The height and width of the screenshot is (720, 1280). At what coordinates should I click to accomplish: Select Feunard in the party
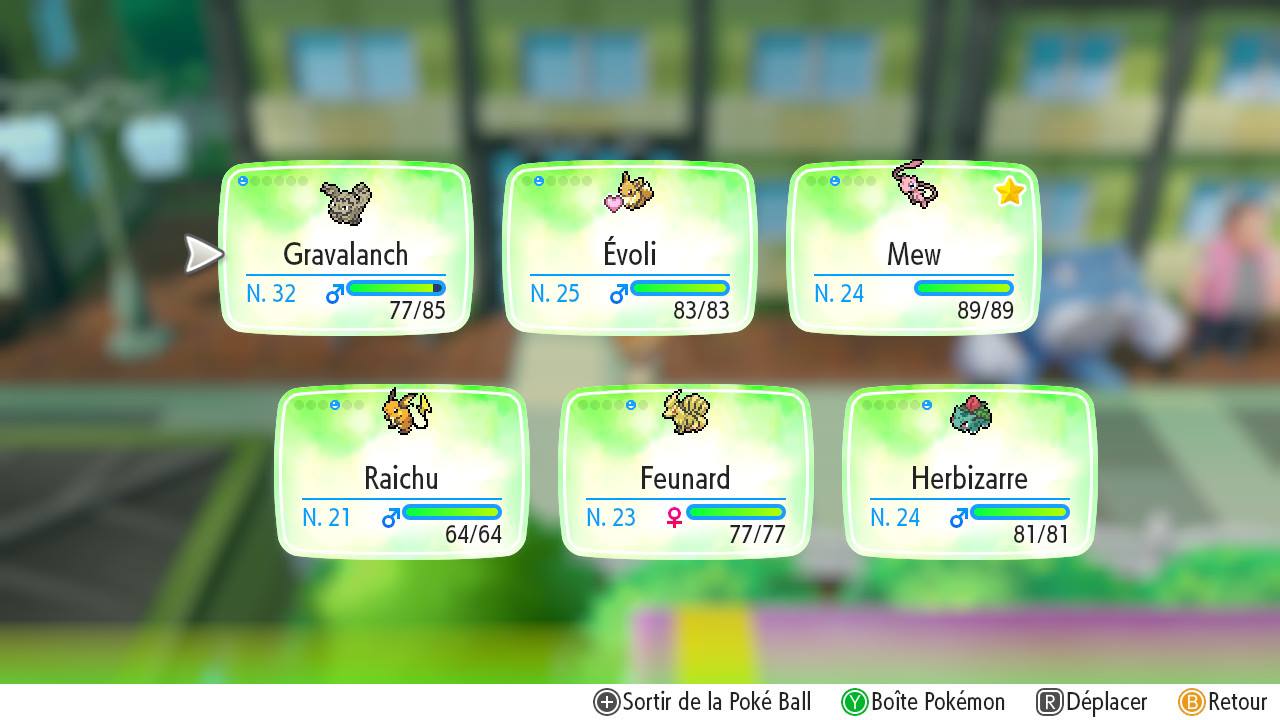(x=685, y=472)
